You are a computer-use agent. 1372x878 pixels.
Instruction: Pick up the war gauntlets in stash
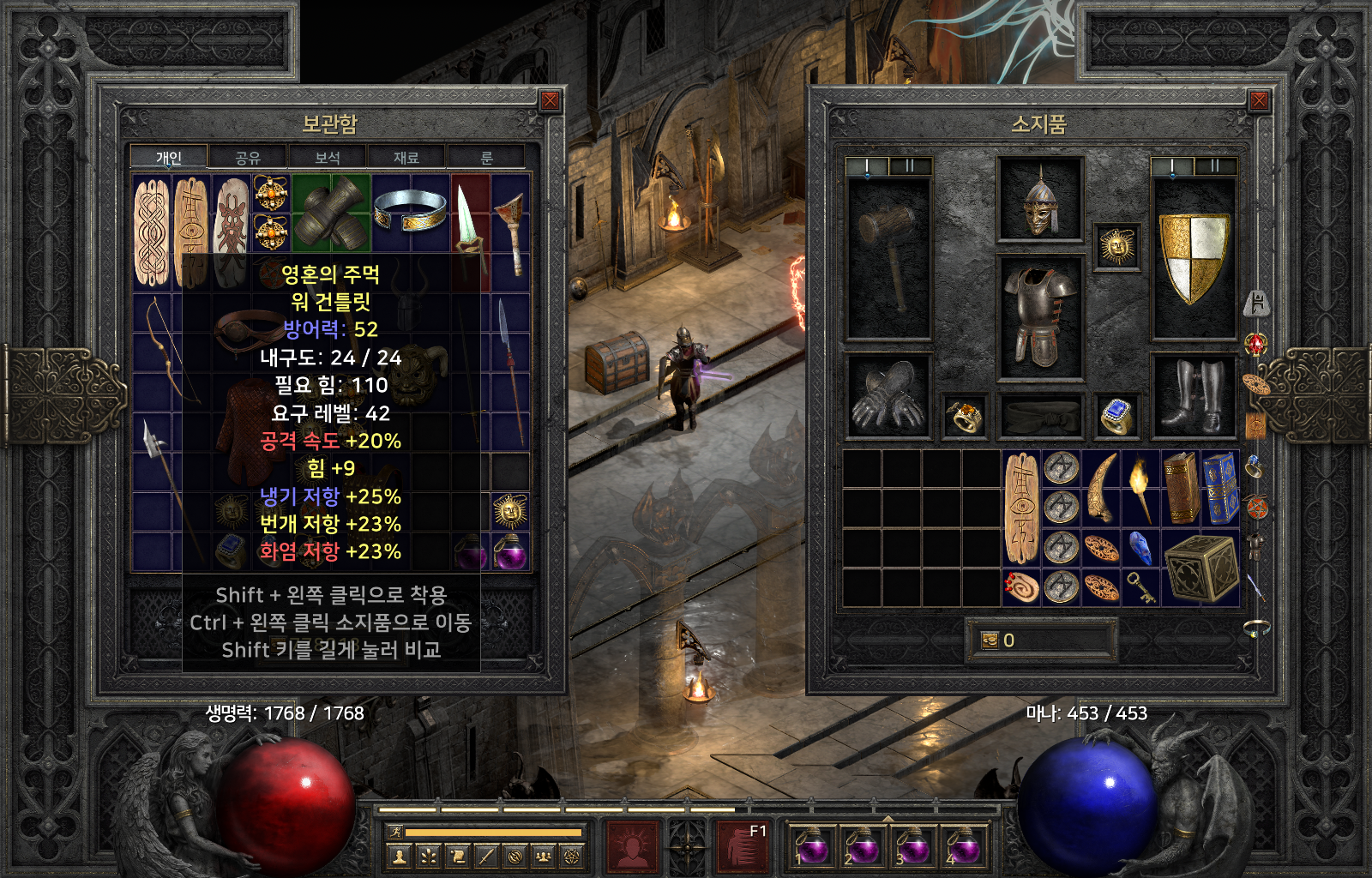pos(331,213)
